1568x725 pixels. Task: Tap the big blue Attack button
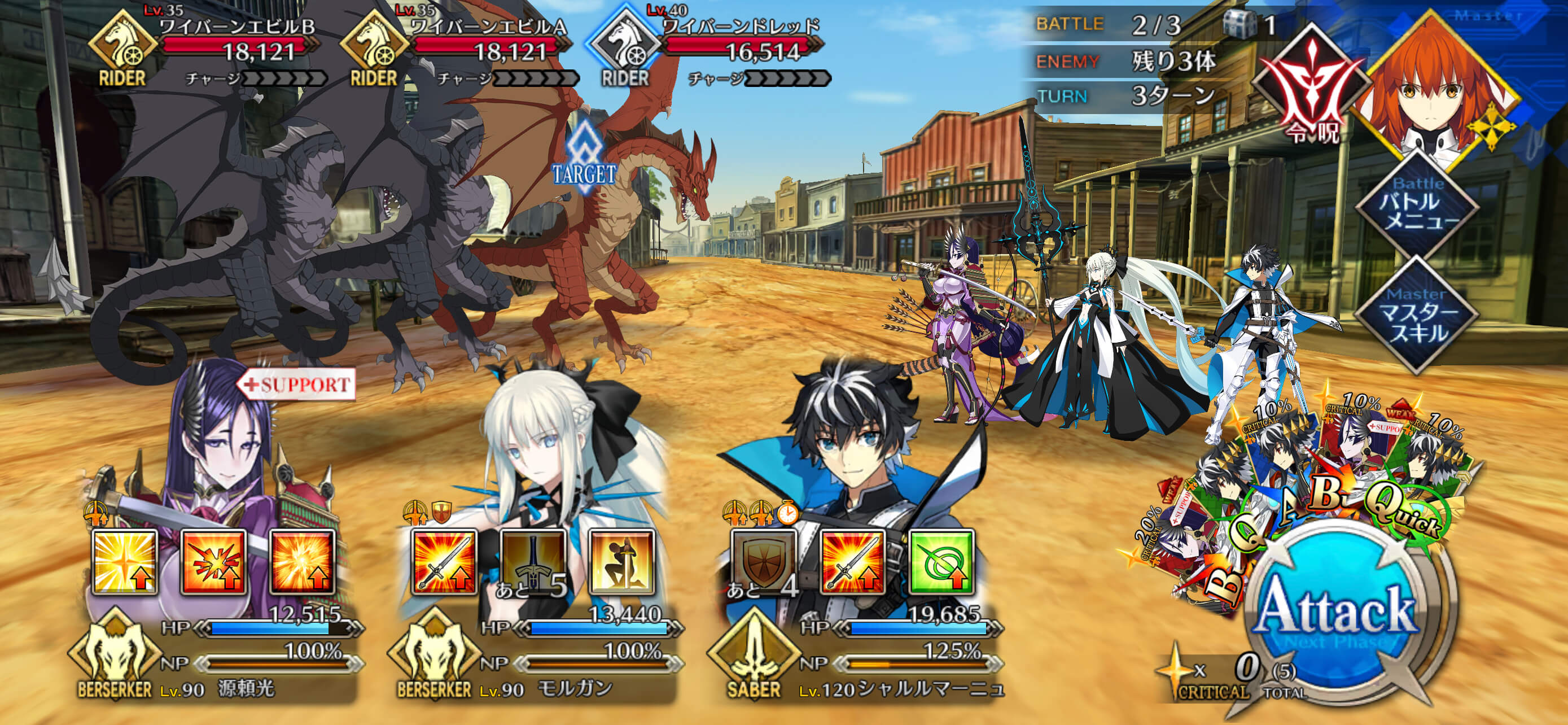pos(1336,612)
